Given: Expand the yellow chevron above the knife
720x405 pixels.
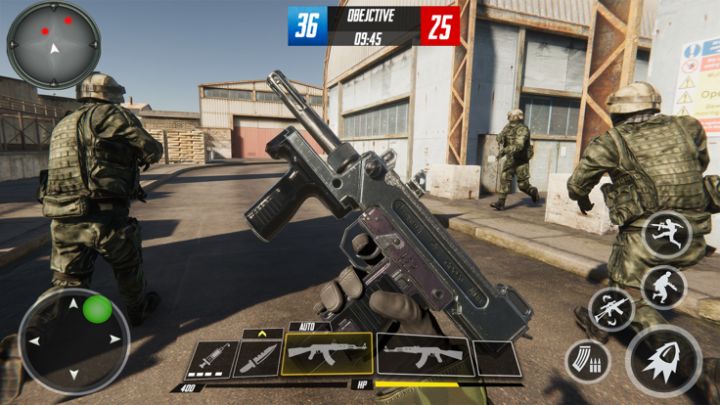Looking at the screenshot, I should 263,333.
